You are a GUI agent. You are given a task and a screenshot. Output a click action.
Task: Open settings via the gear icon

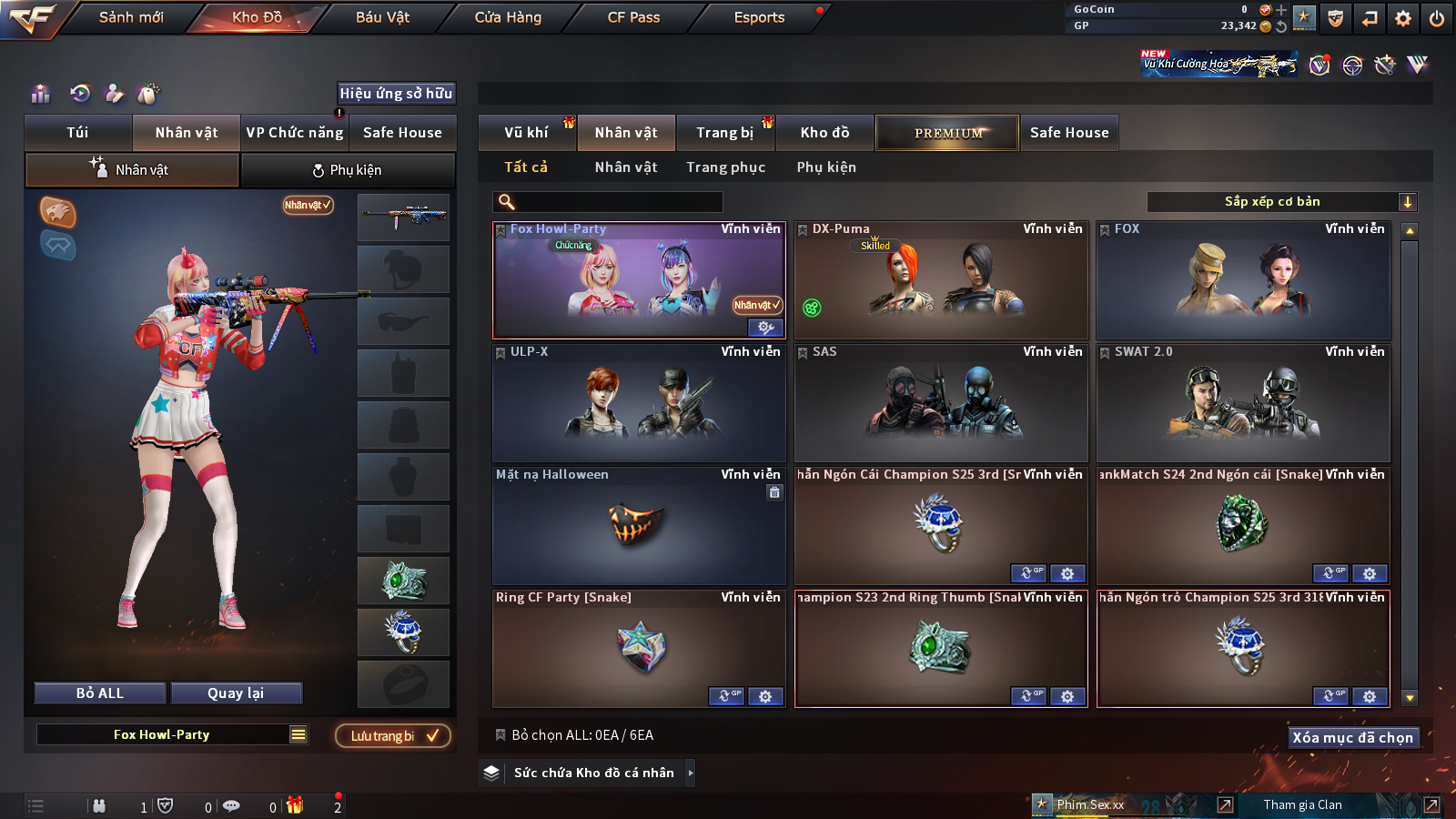tap(1403, 18)
